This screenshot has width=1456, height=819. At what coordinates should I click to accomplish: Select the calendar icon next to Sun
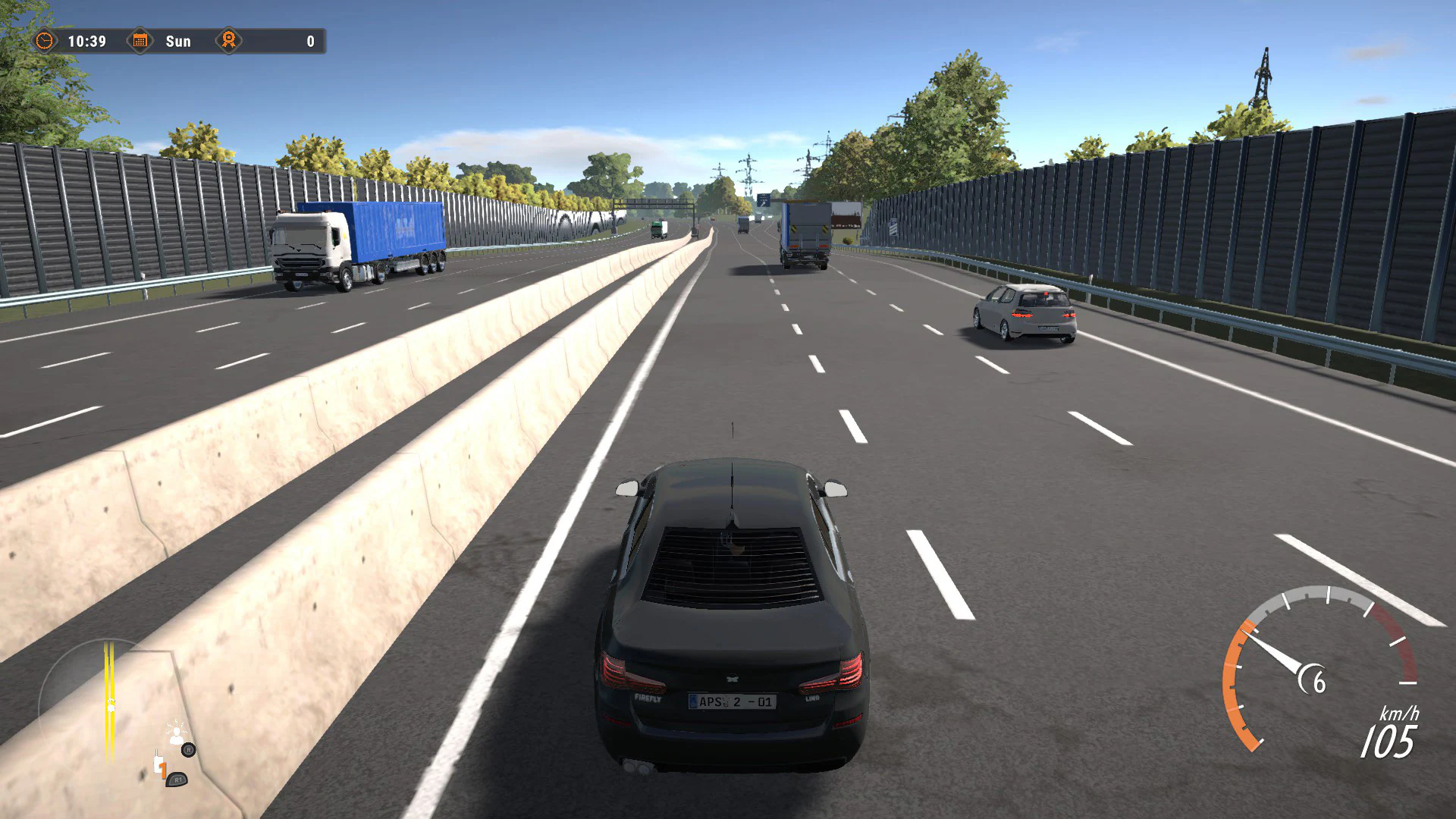(140, 42)
